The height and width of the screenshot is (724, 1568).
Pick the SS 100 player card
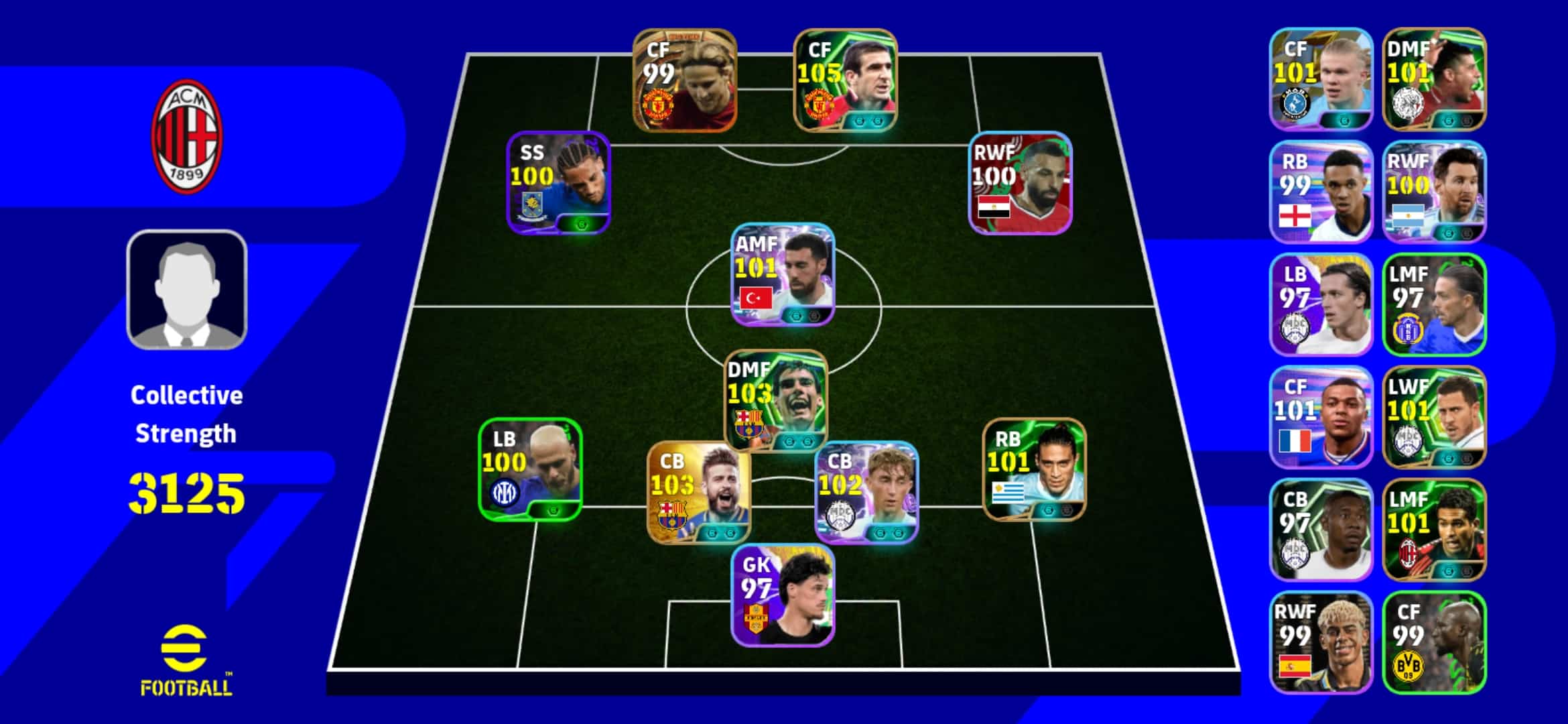(558, 182)
